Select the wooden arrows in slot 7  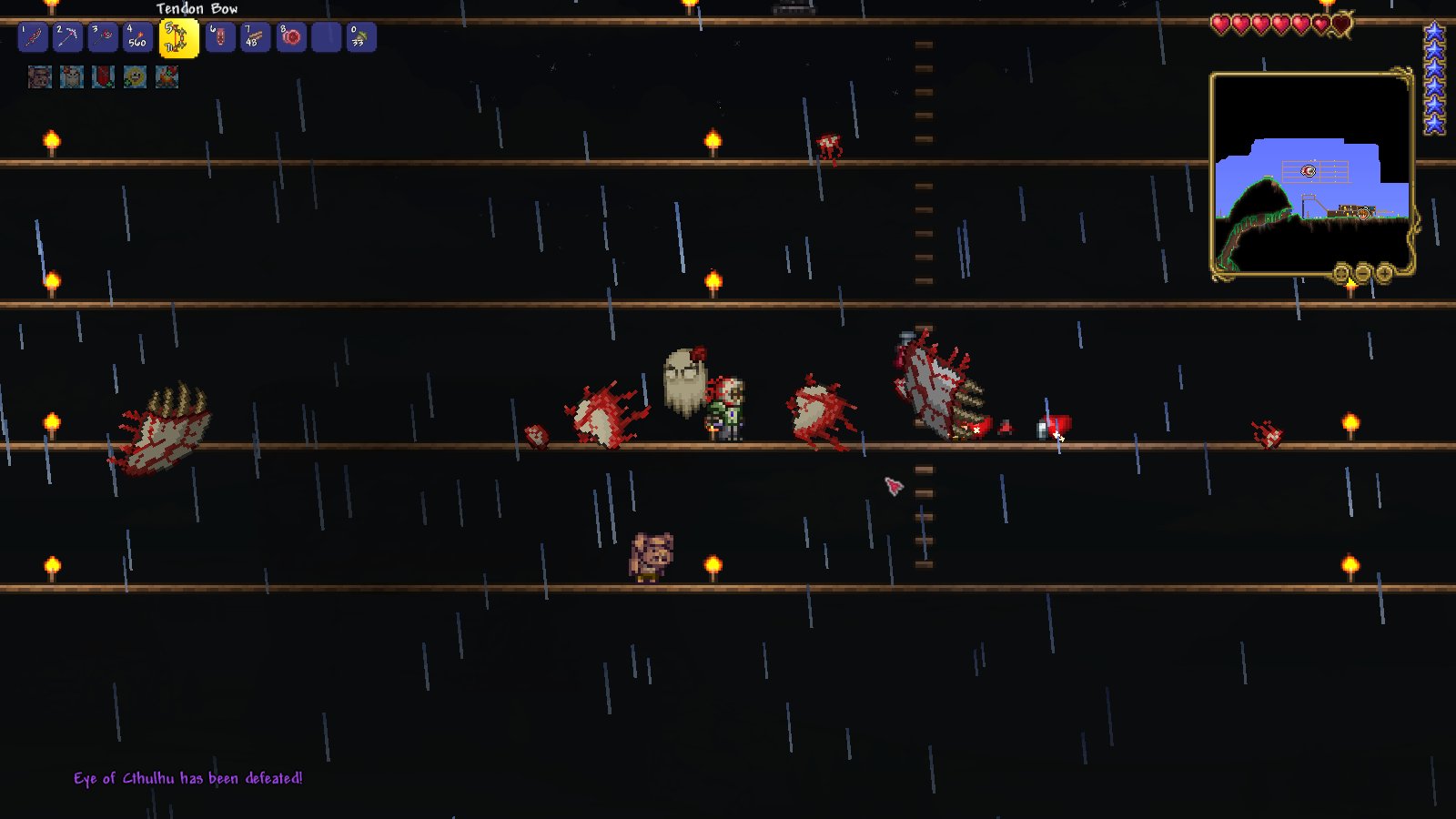click(253, 37)
